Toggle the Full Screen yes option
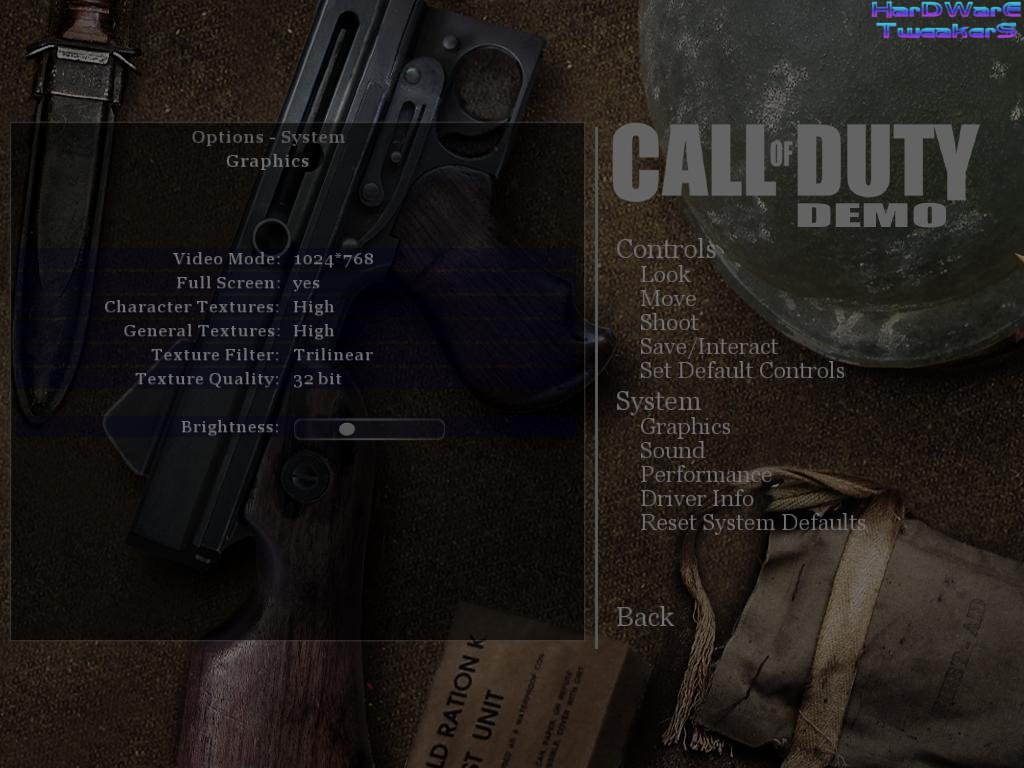 [x=307, y=283]
